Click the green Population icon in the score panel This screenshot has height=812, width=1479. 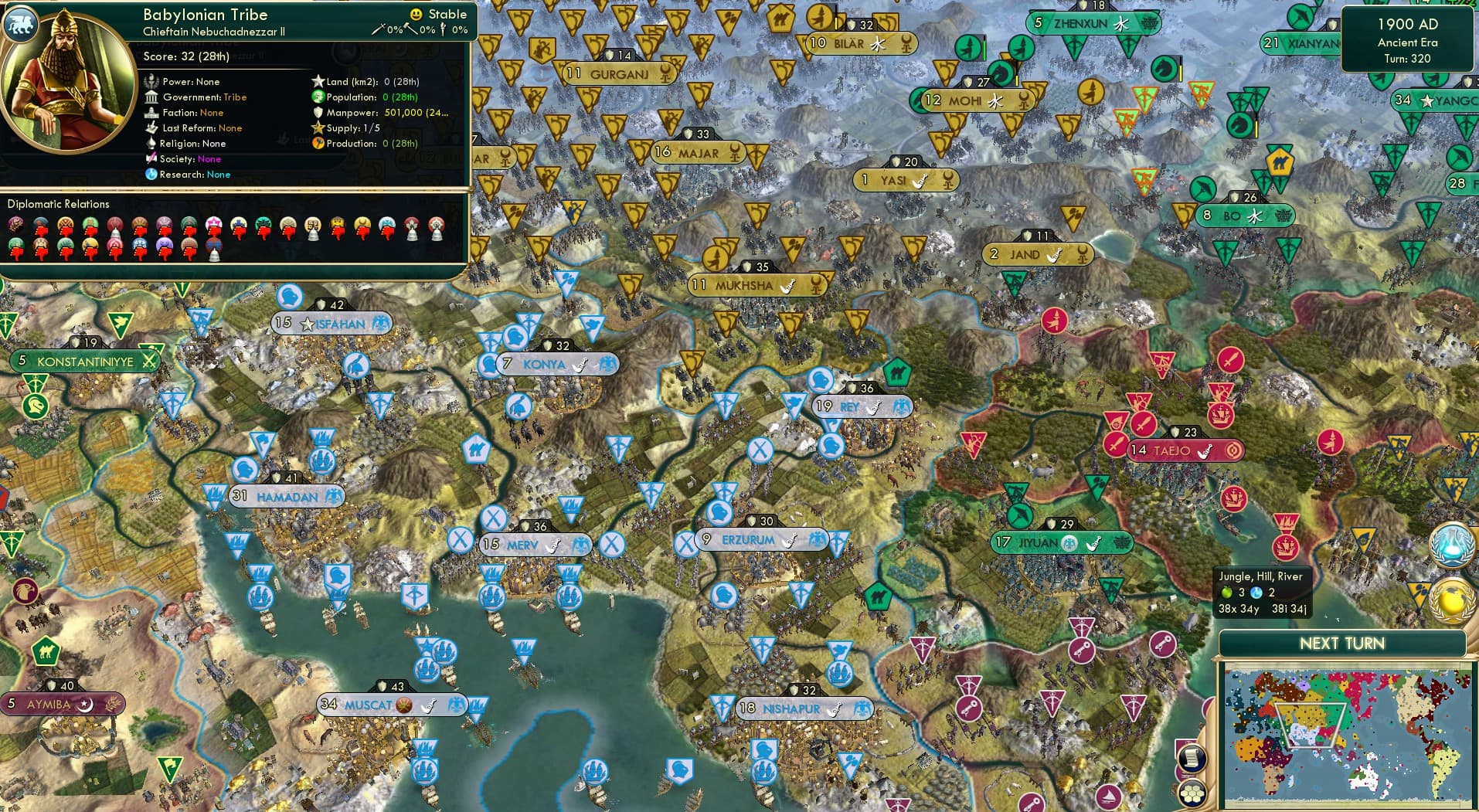pyautogui.click(x=318, y=97)
